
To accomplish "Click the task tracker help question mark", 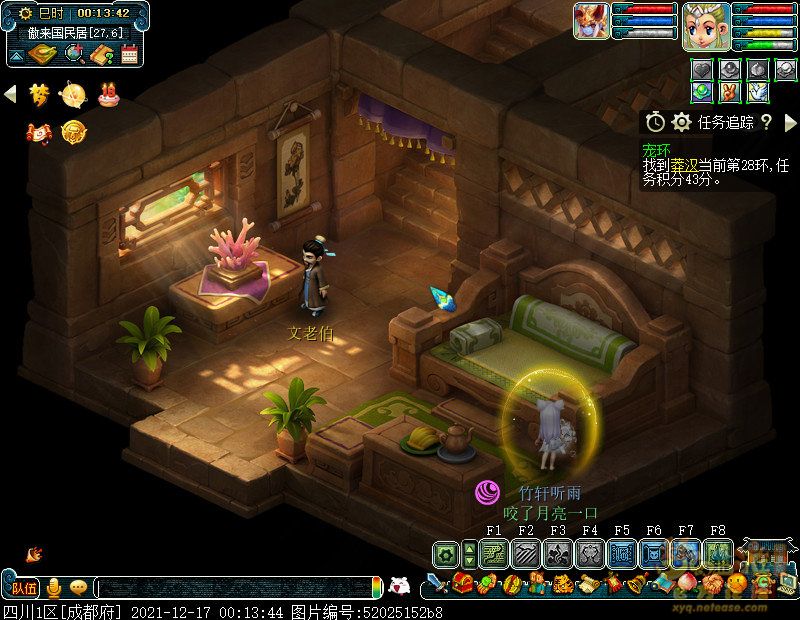I will point(766,122).
